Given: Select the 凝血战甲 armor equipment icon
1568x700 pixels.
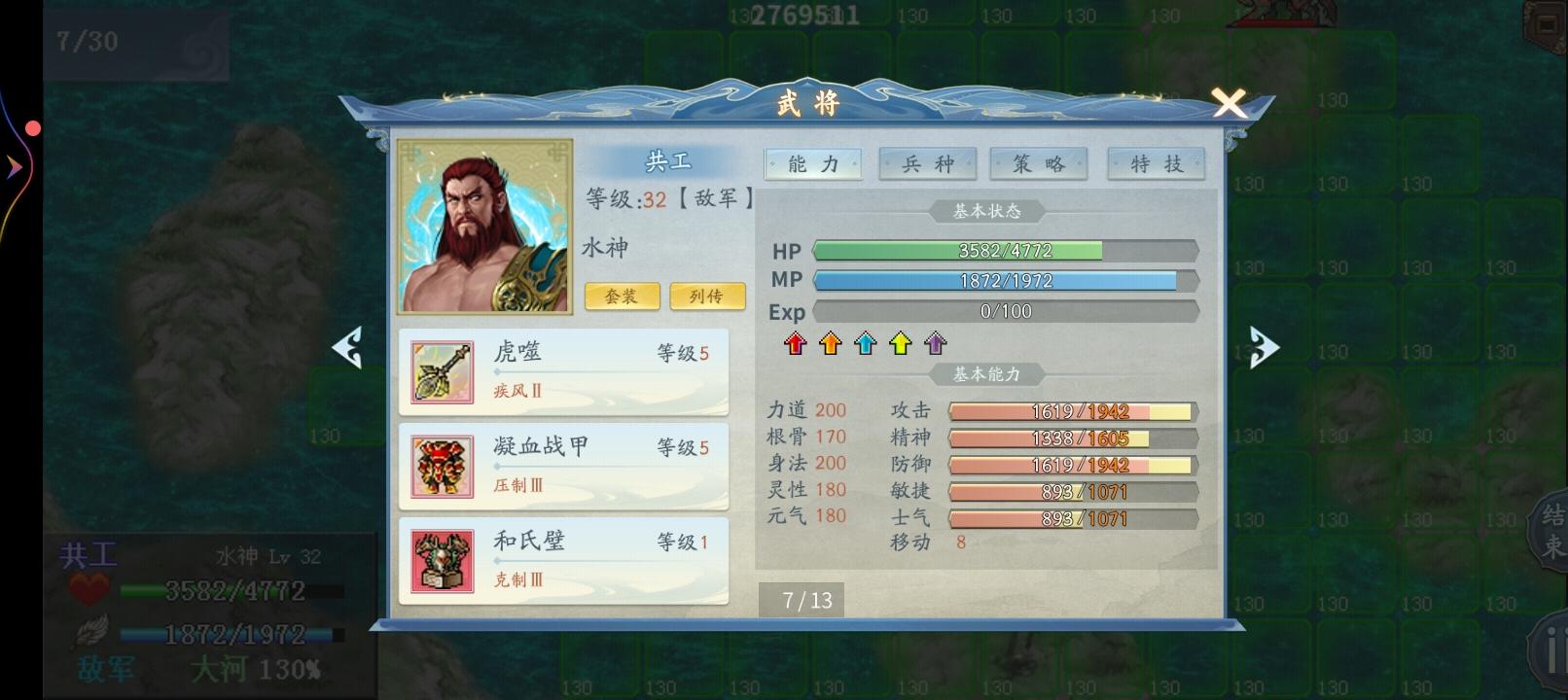Looking at the screenshot, I should pyautogui.click(x=440, y=467).
